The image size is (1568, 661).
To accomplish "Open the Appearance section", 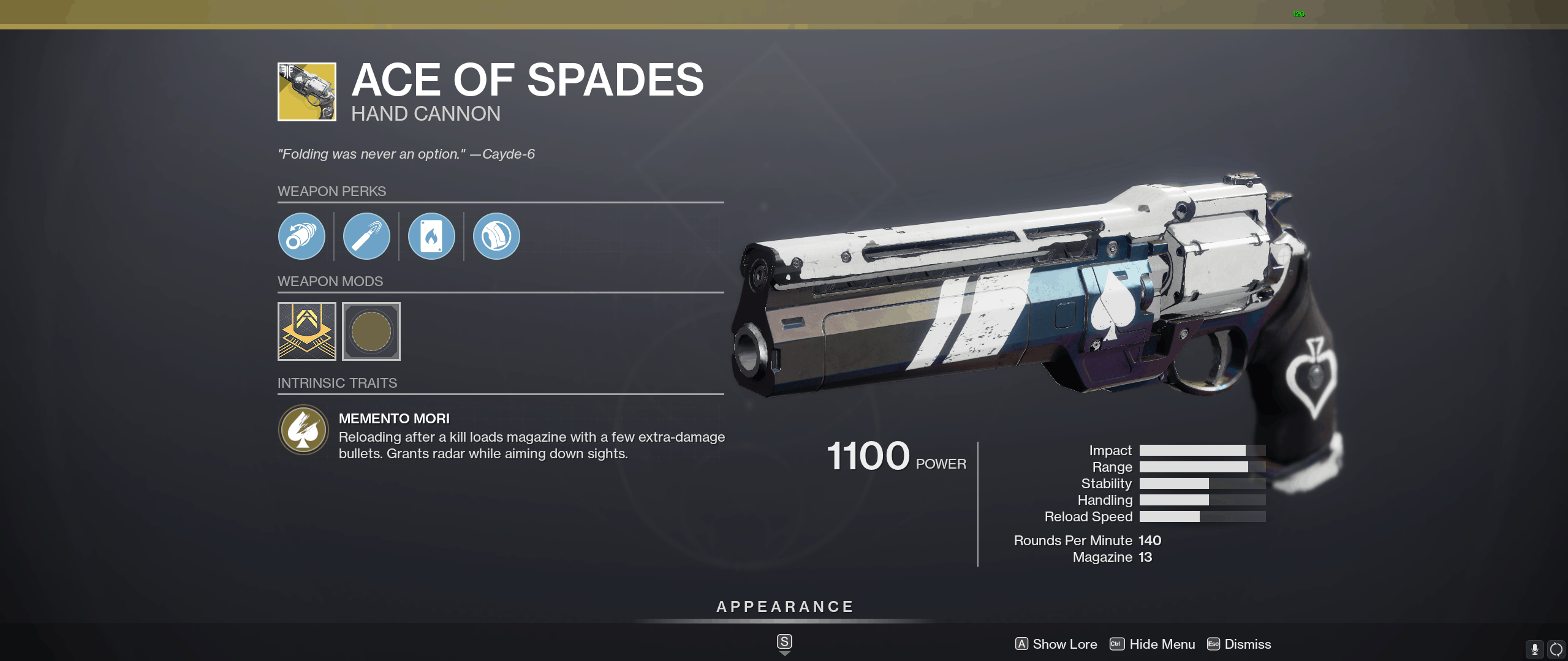I will pyautogui.click(x=785, y=607).
